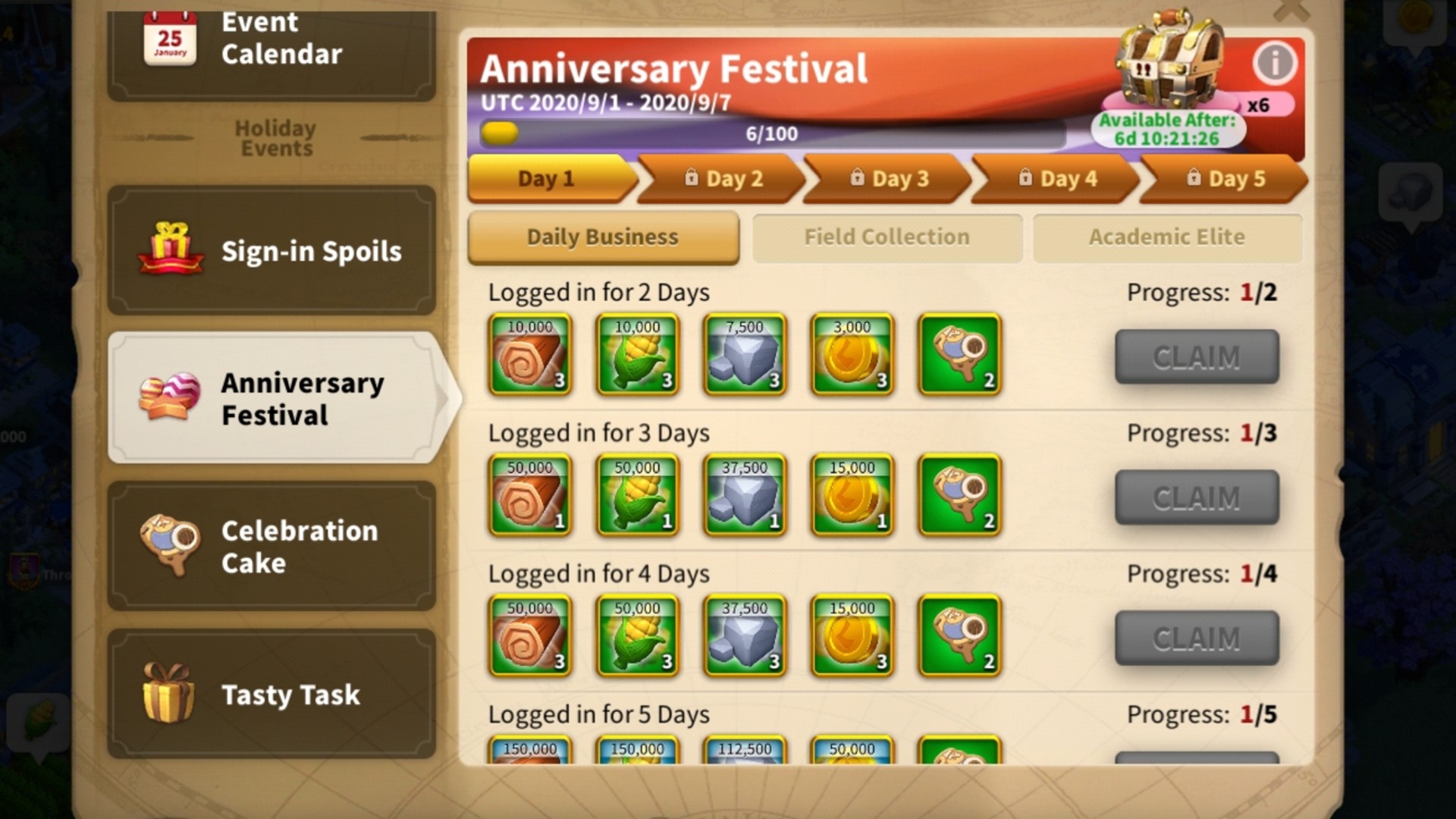View the 15,000 gold coin reward icon
1456x819 pixels.
[x=852, y=495]
